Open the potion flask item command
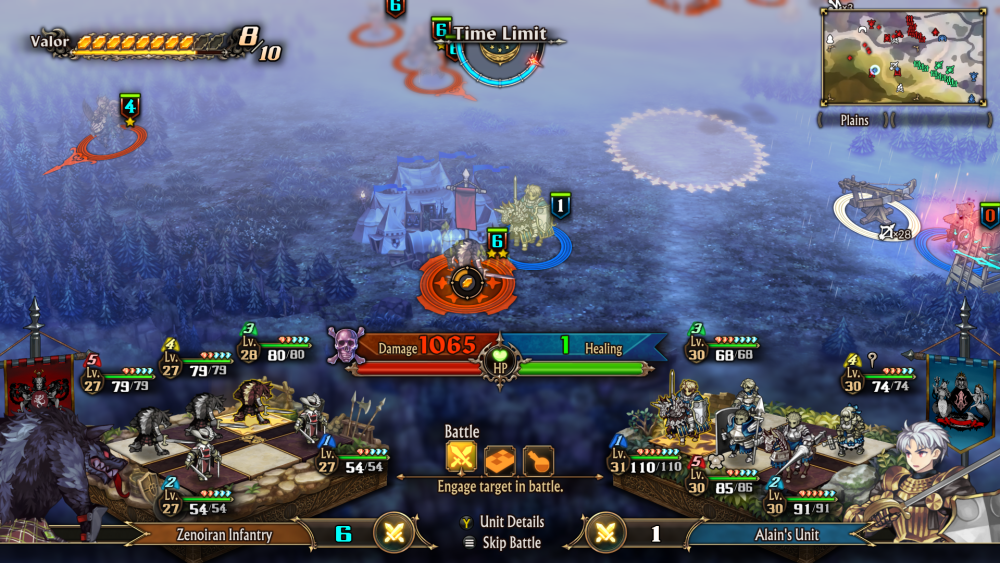 point(538,459)
